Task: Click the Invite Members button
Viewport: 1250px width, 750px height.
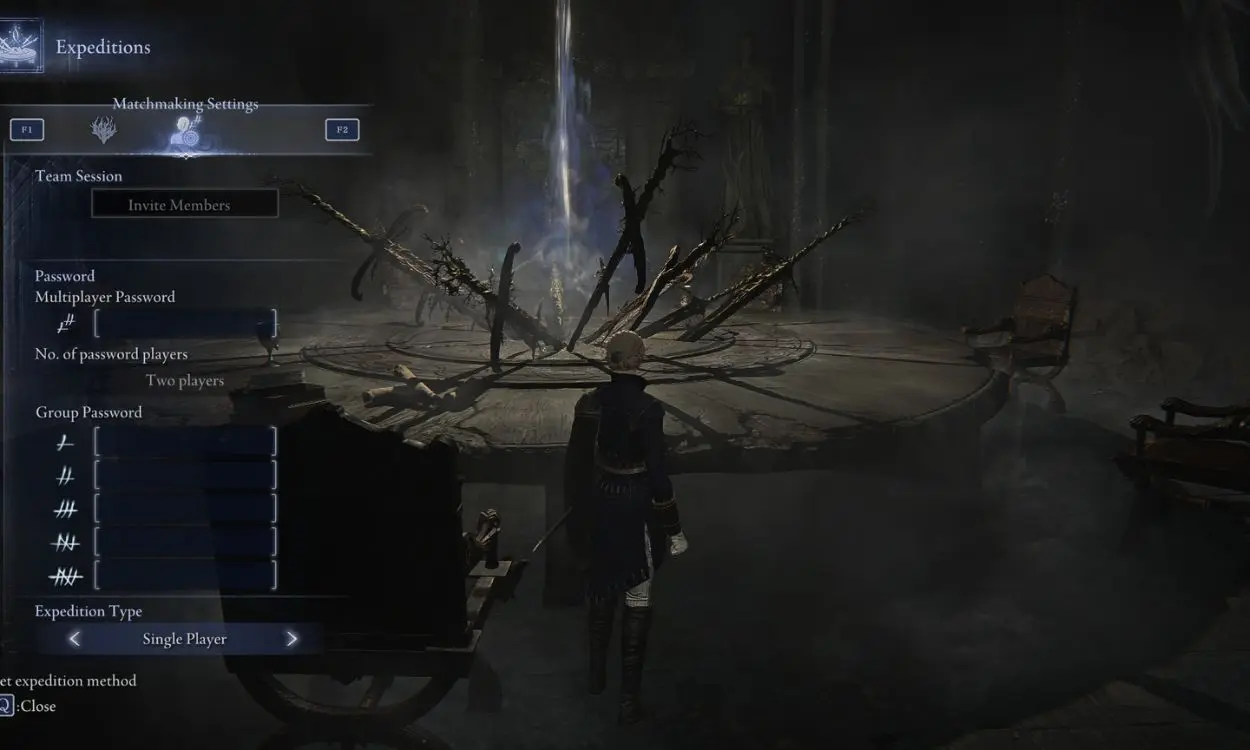Action: [x=185, y=204]
